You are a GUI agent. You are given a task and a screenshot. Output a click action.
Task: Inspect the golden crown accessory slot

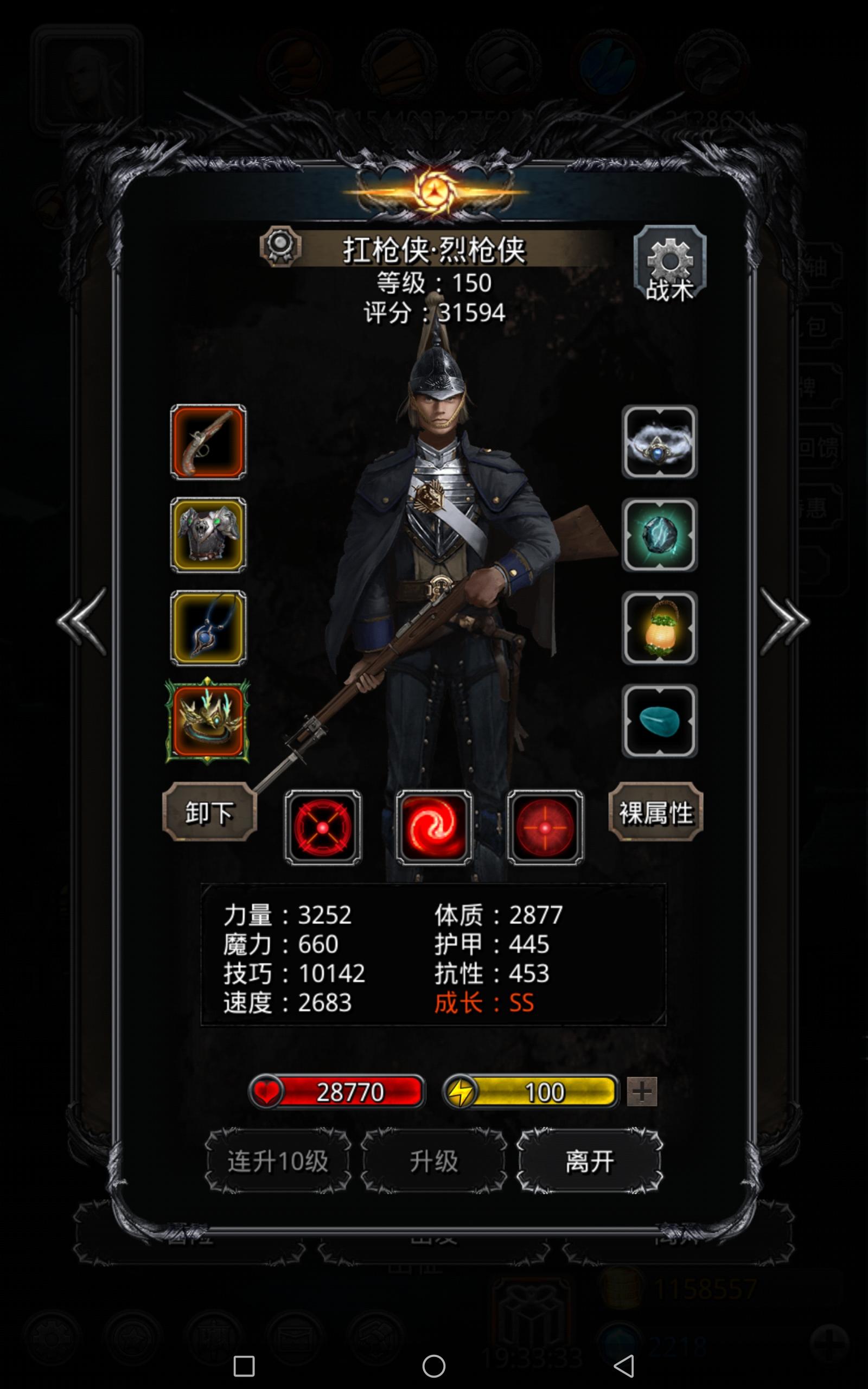(208, 723)
